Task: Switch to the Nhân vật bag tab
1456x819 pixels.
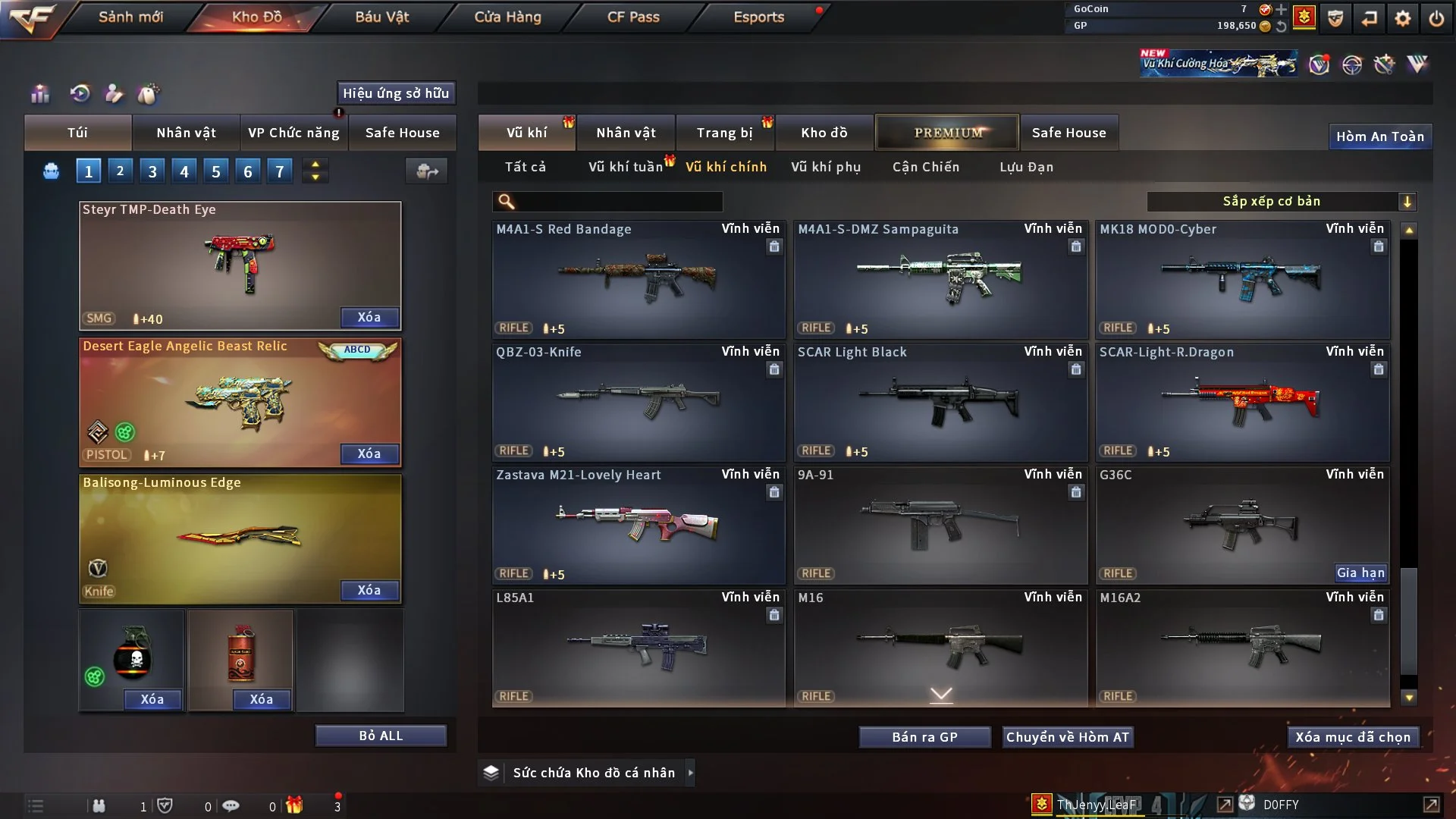Action: (x=186, y=133)
